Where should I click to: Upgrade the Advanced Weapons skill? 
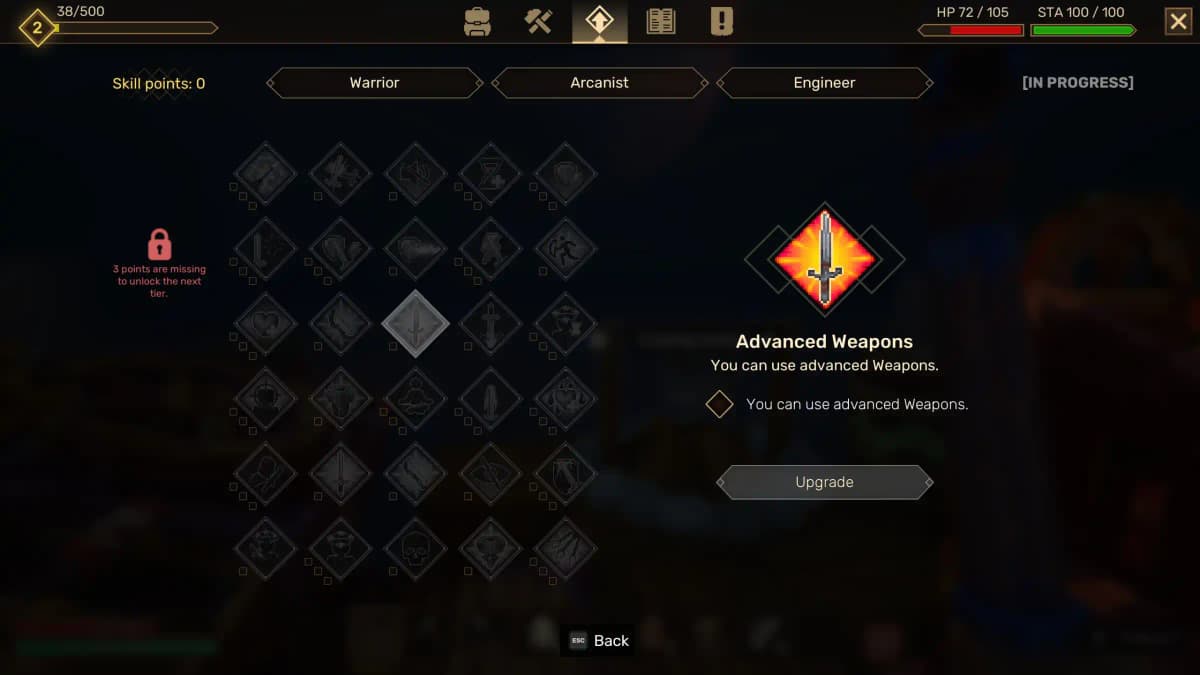point(825,482)
